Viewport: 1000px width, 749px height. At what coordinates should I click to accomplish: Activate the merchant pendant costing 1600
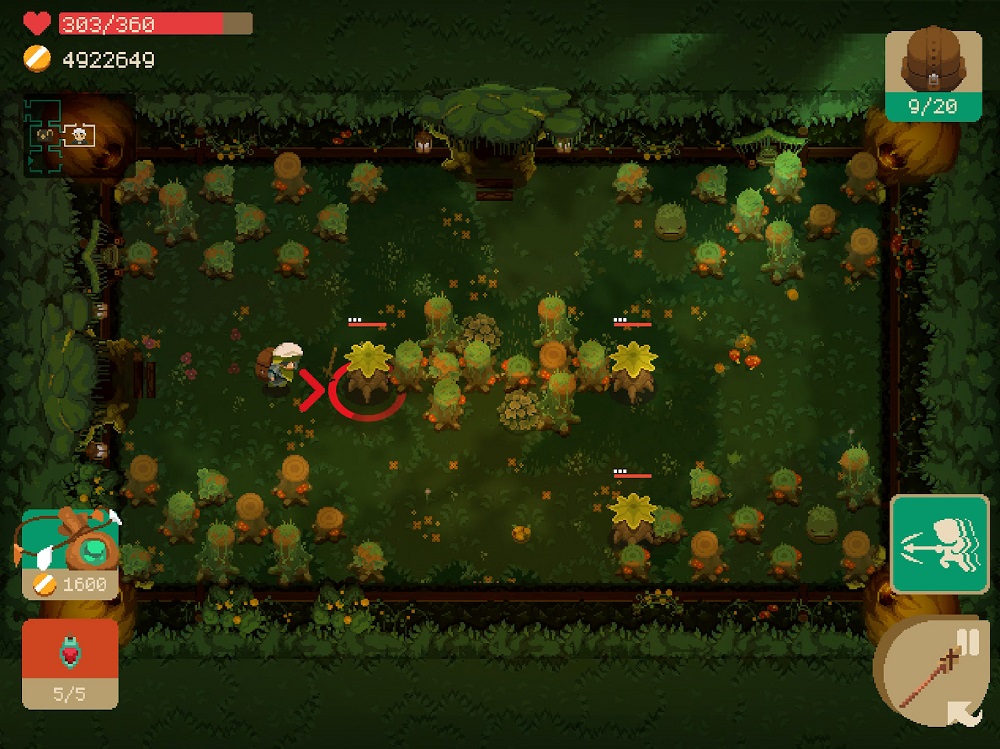pyautogui.click(x=70, y=552)
